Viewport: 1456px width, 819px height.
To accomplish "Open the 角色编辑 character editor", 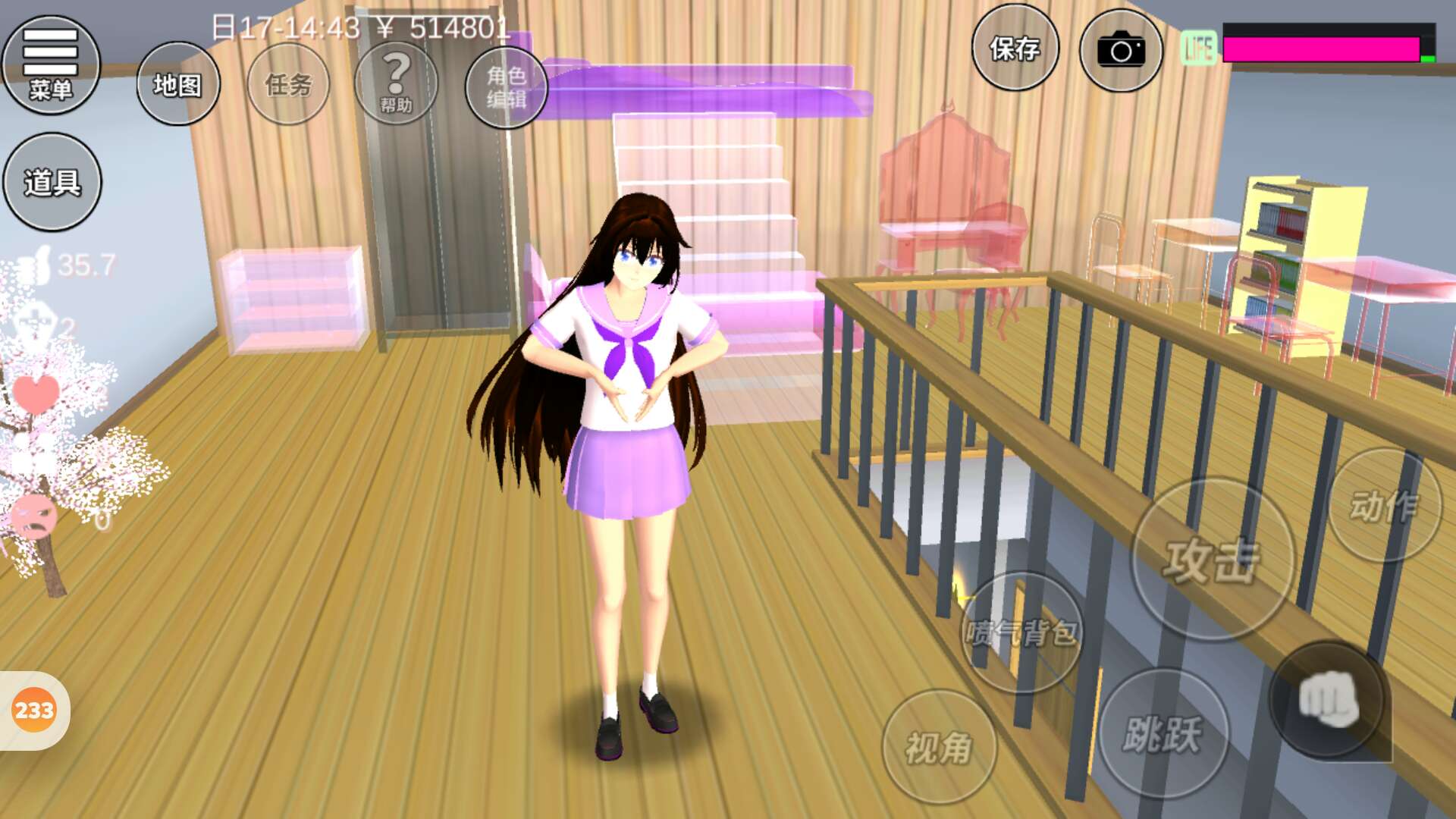I will (506, 86).
